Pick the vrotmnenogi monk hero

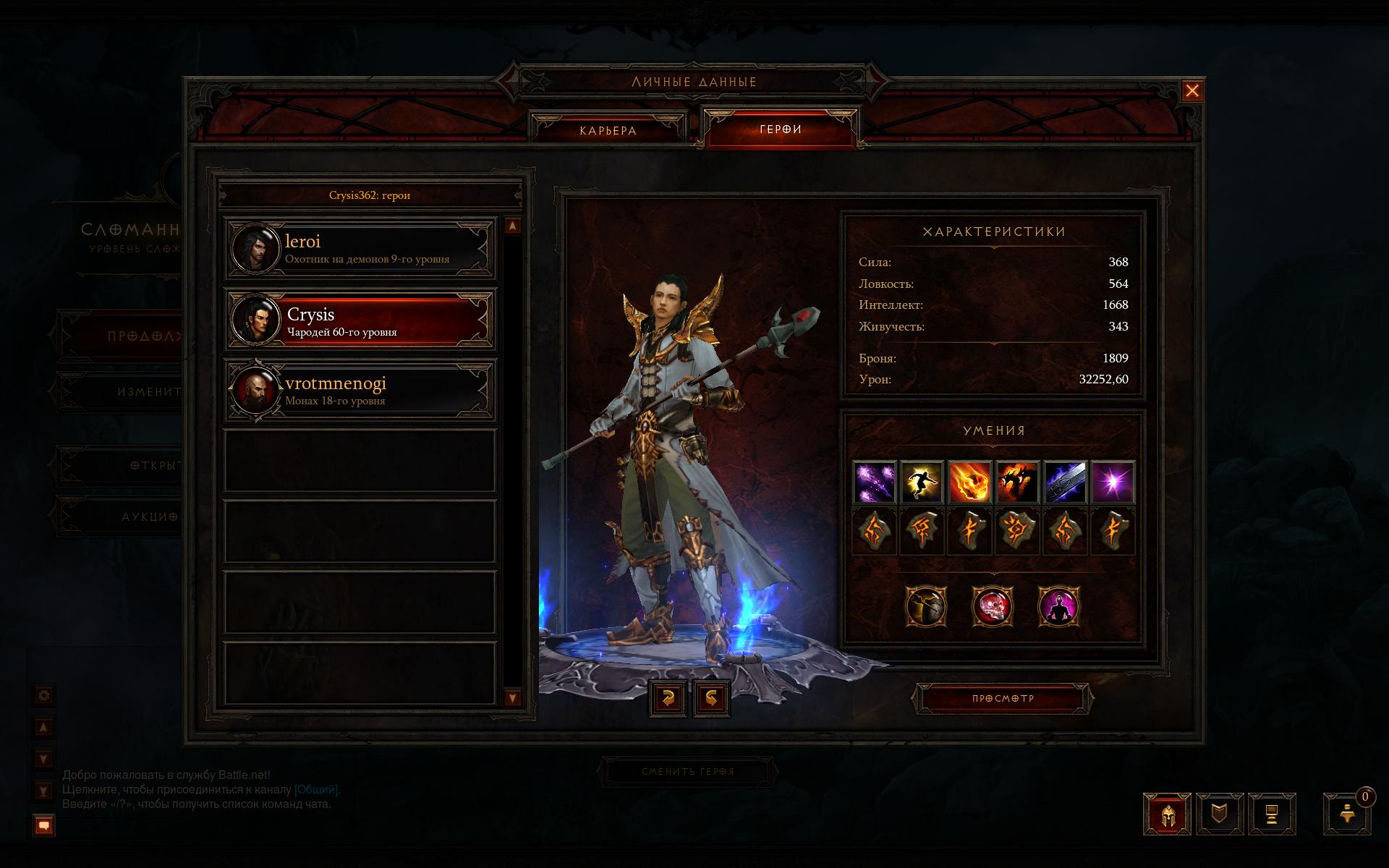pyautogui.click(x=360, y=390)
